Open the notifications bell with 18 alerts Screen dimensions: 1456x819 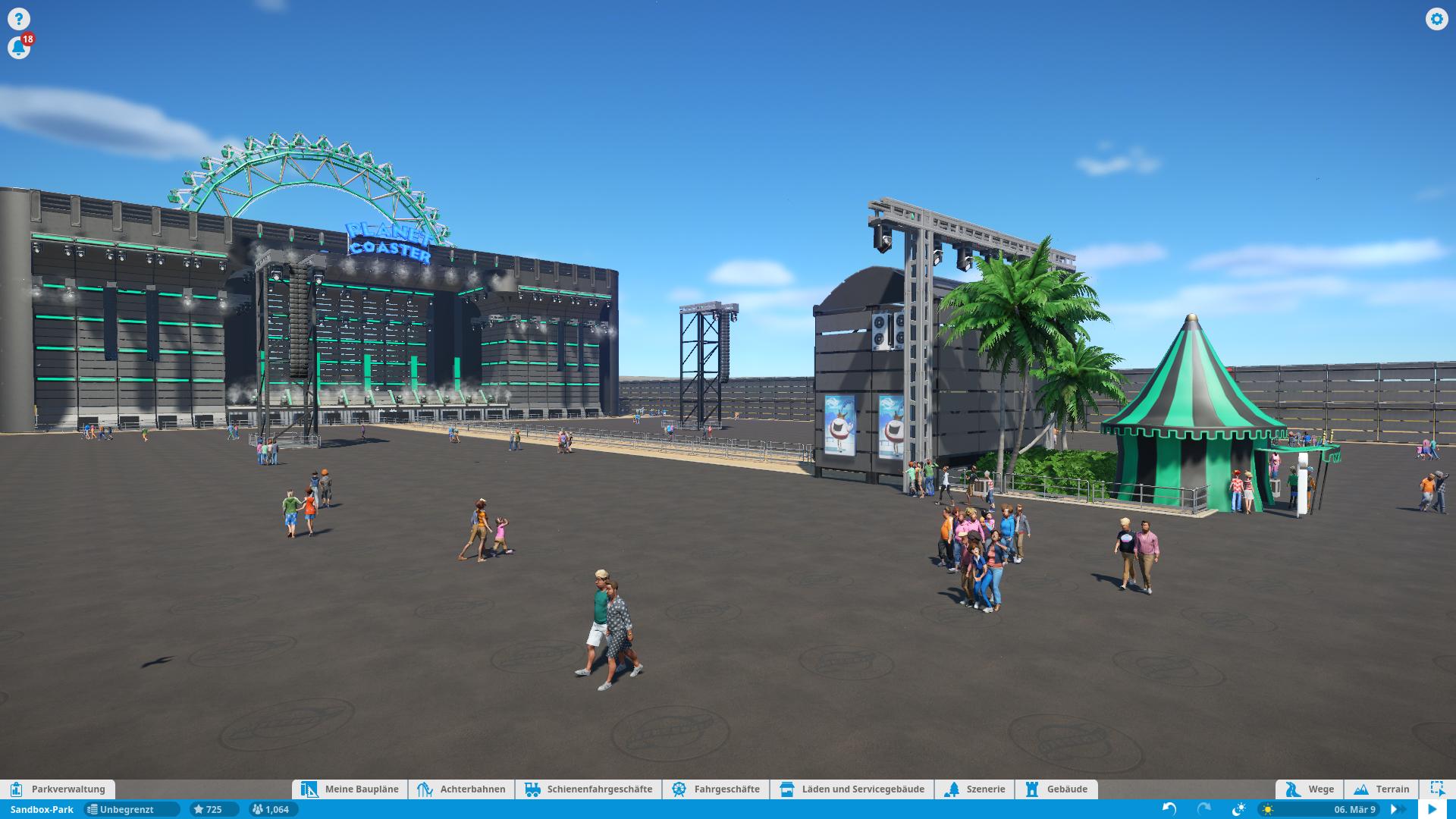tap(19, 48)
